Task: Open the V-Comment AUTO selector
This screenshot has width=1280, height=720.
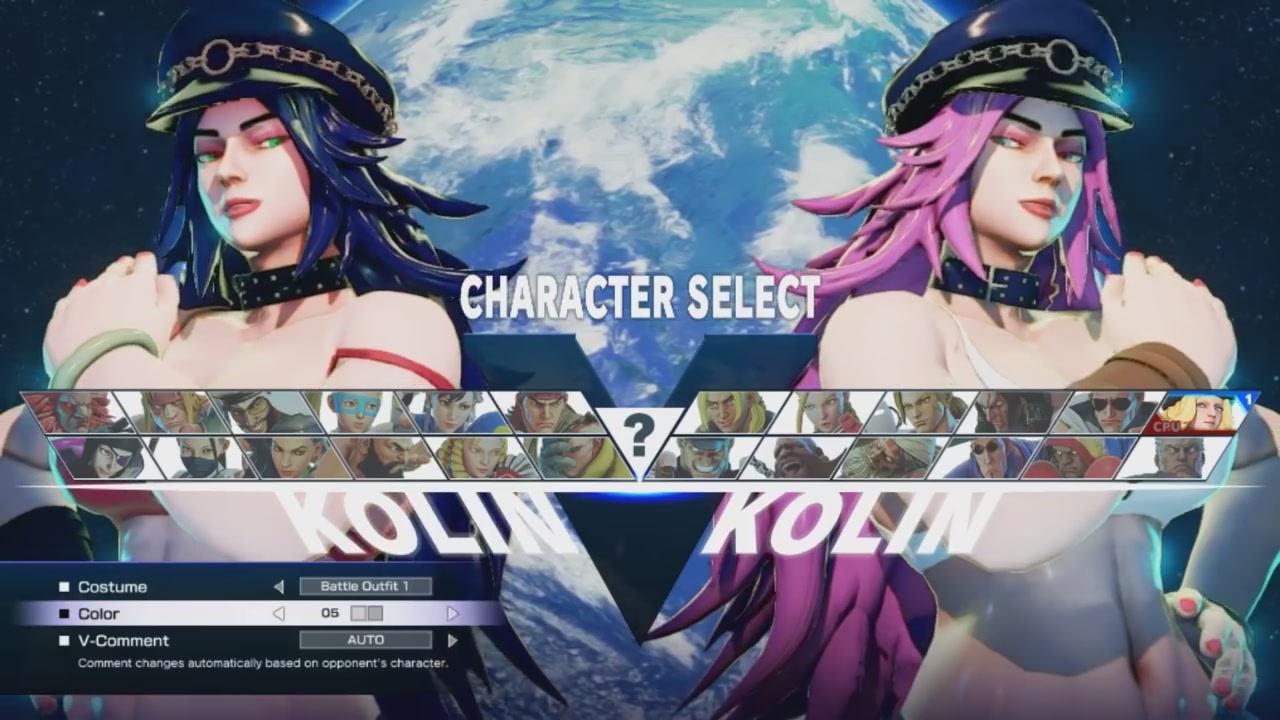Action: (365, 640)
